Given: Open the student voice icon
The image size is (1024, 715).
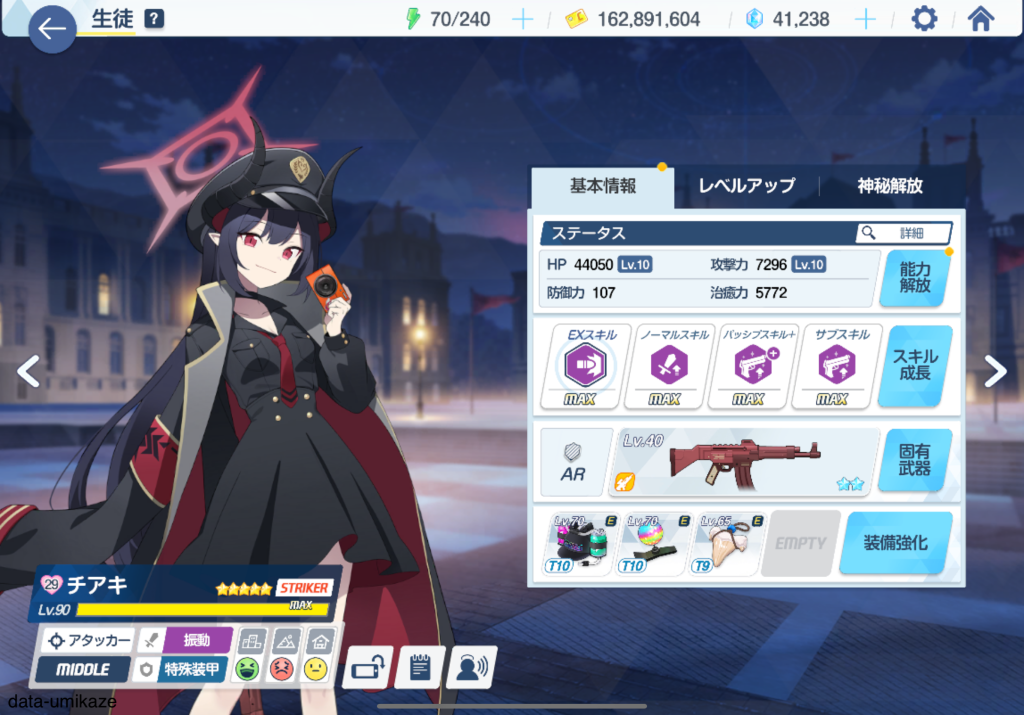Looking at the screenshot, I should pyautogui.click(x=472, y=668).
